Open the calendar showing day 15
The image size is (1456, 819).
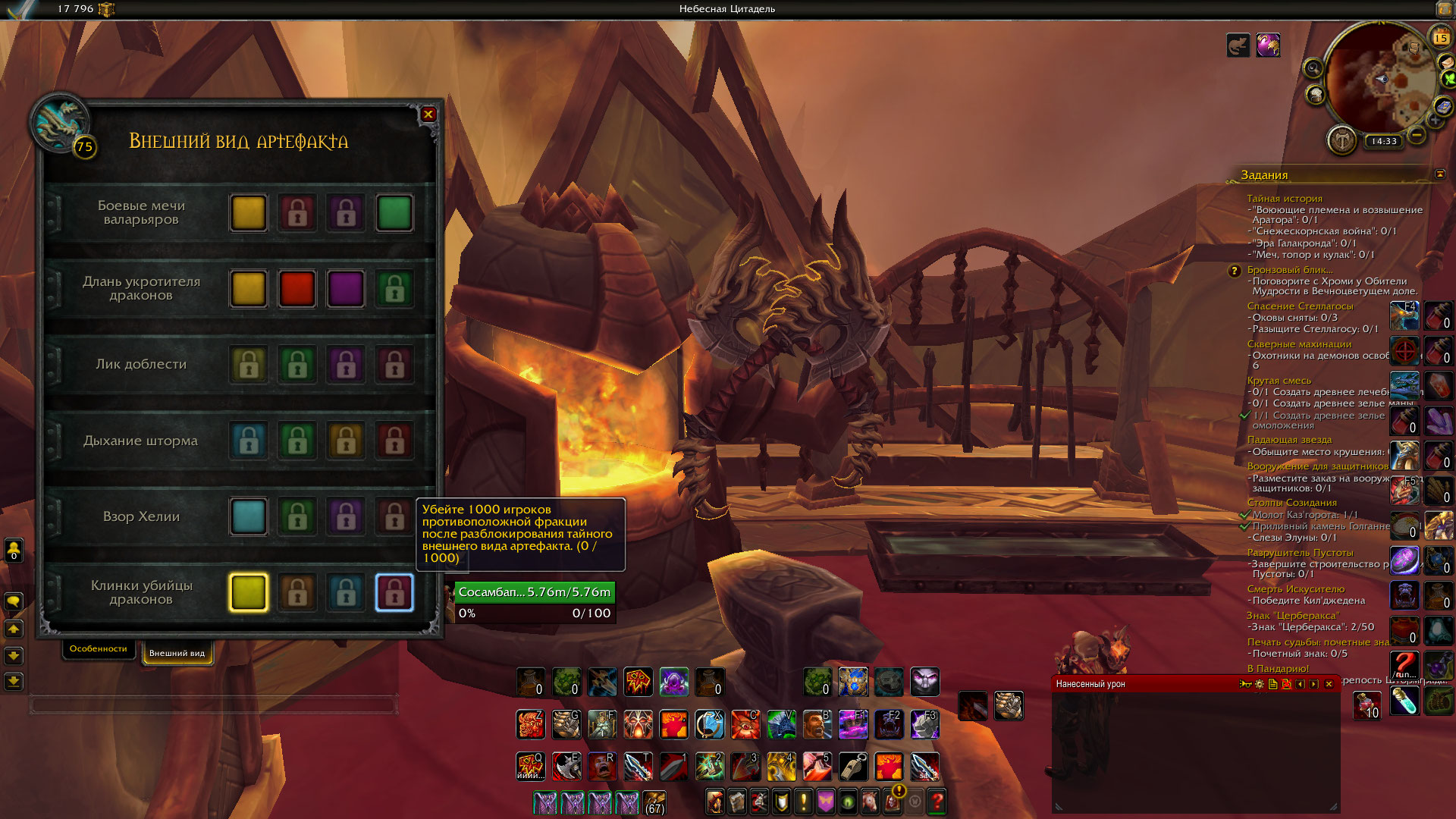coord(1440,37)
